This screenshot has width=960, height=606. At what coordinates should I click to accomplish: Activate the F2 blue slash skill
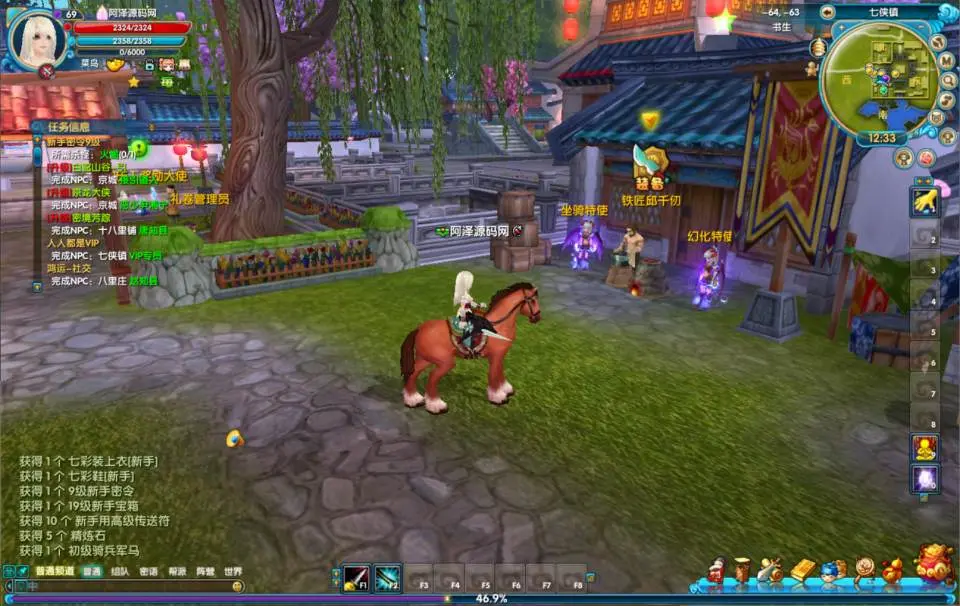(387, 578)
